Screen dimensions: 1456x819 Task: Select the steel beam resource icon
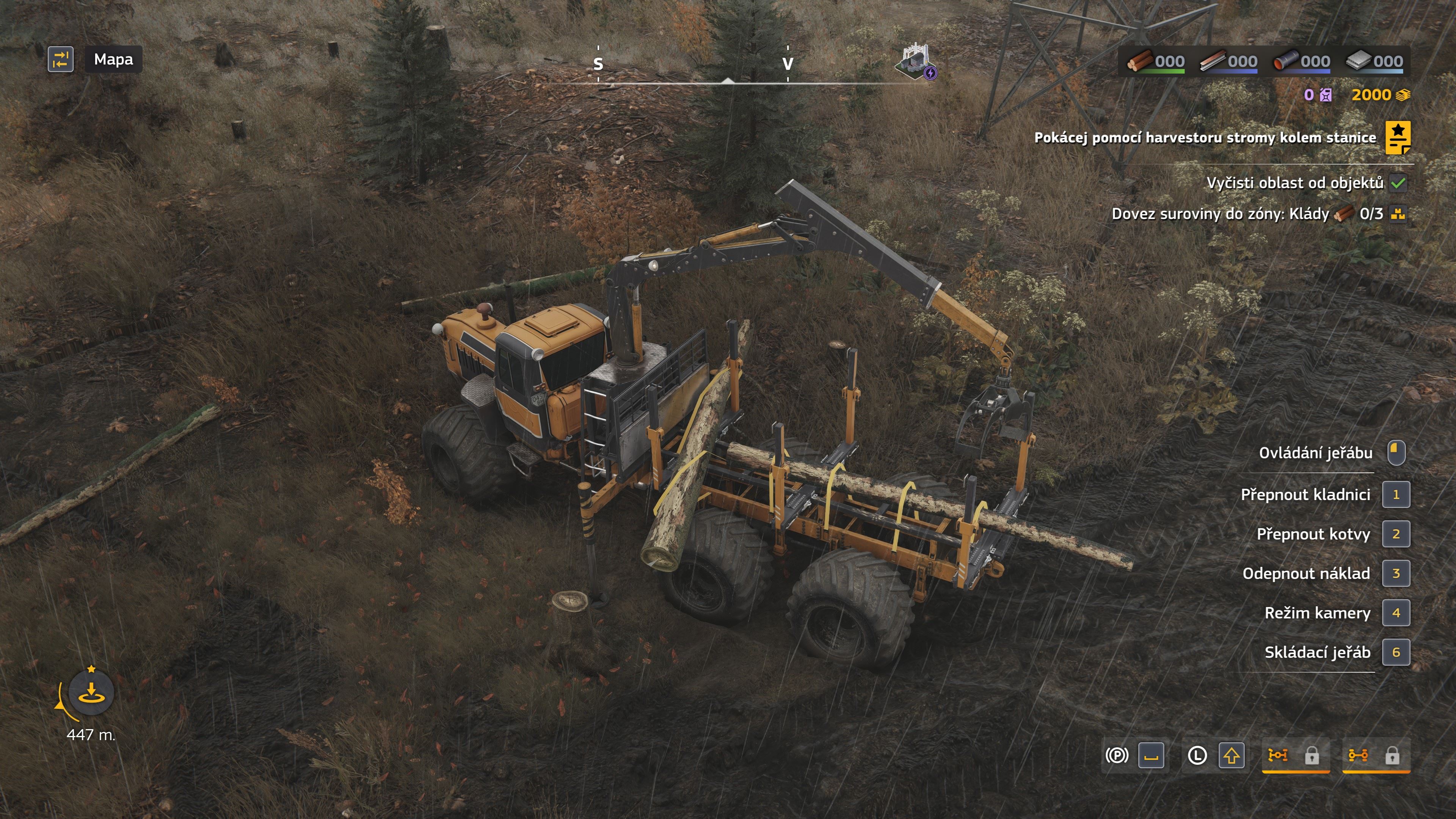(x=1213, y=61)
